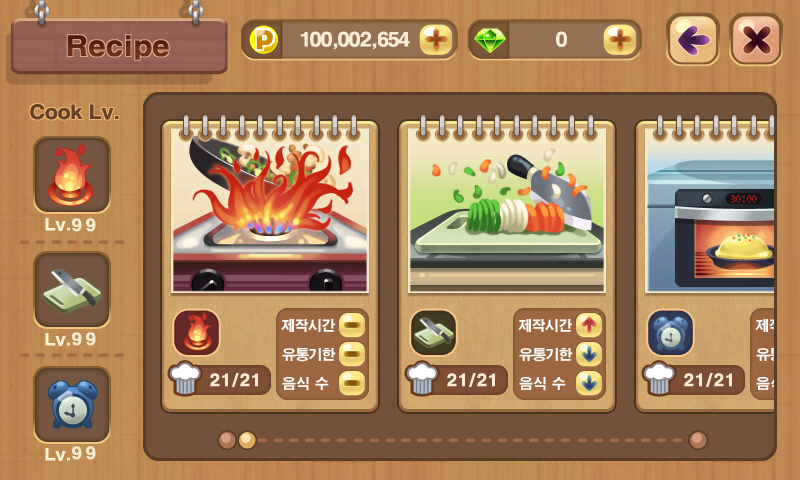The width and height of the screenshot is (800, 480).
Task: Select the alarm clock cook level icon
Action: [x=72, y=404]
